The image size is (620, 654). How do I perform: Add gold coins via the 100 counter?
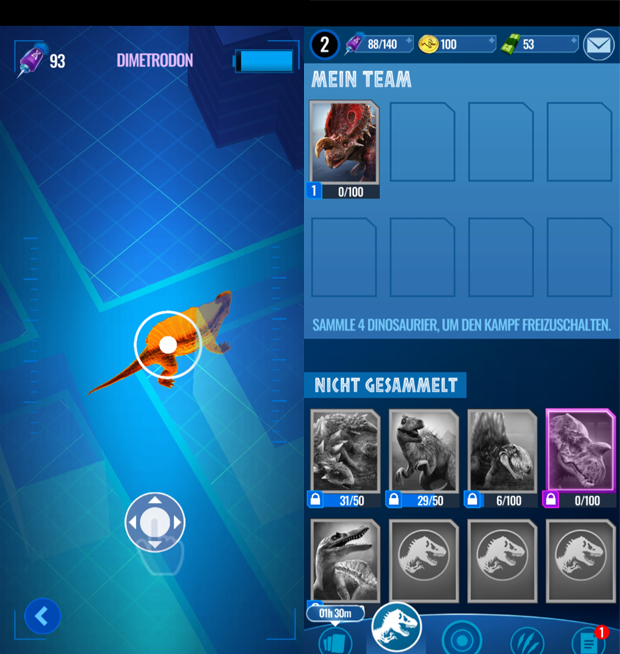click(456, 44)
